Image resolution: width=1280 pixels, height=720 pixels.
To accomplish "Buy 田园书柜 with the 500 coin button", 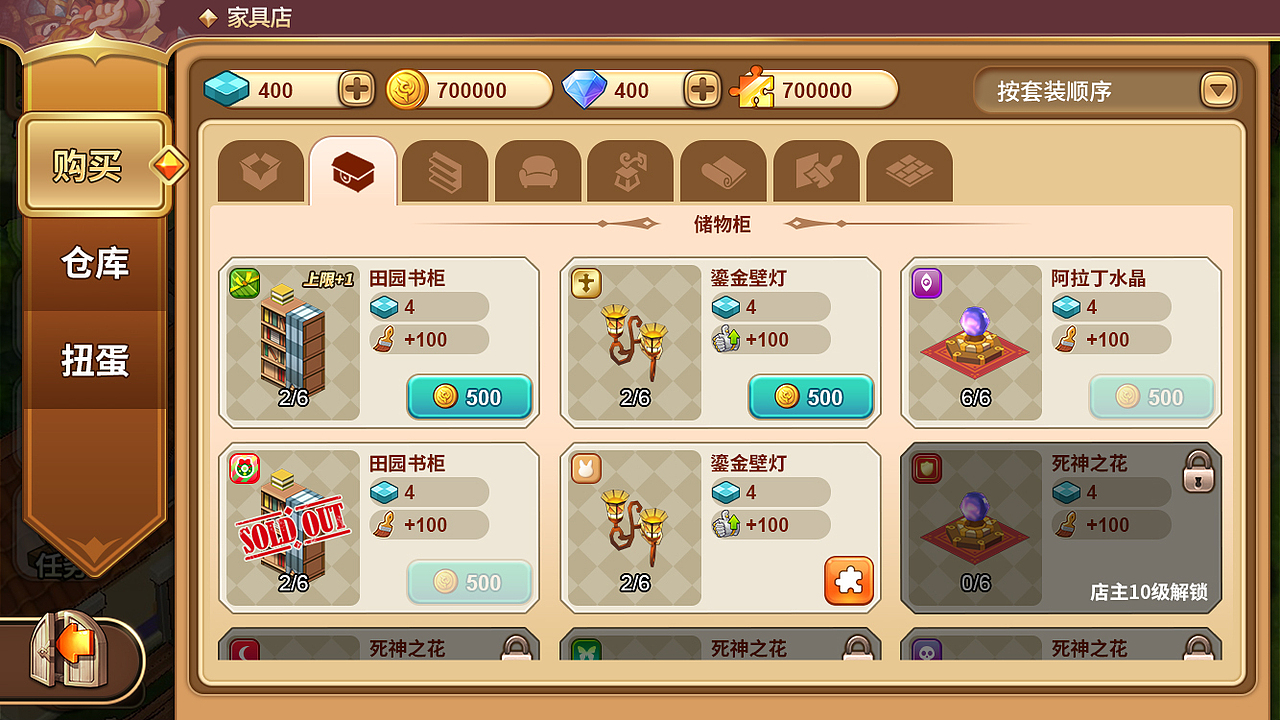I will tap(469, 397).
